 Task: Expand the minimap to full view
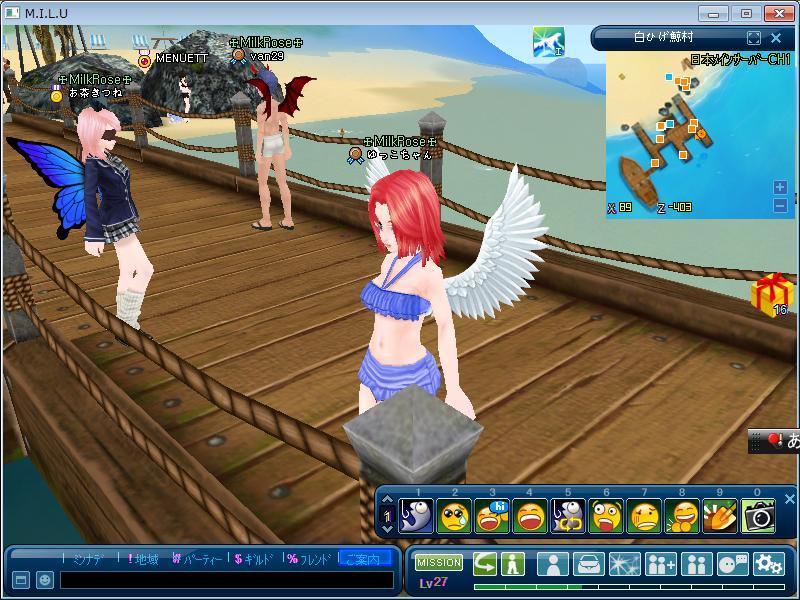pos(754,38)
